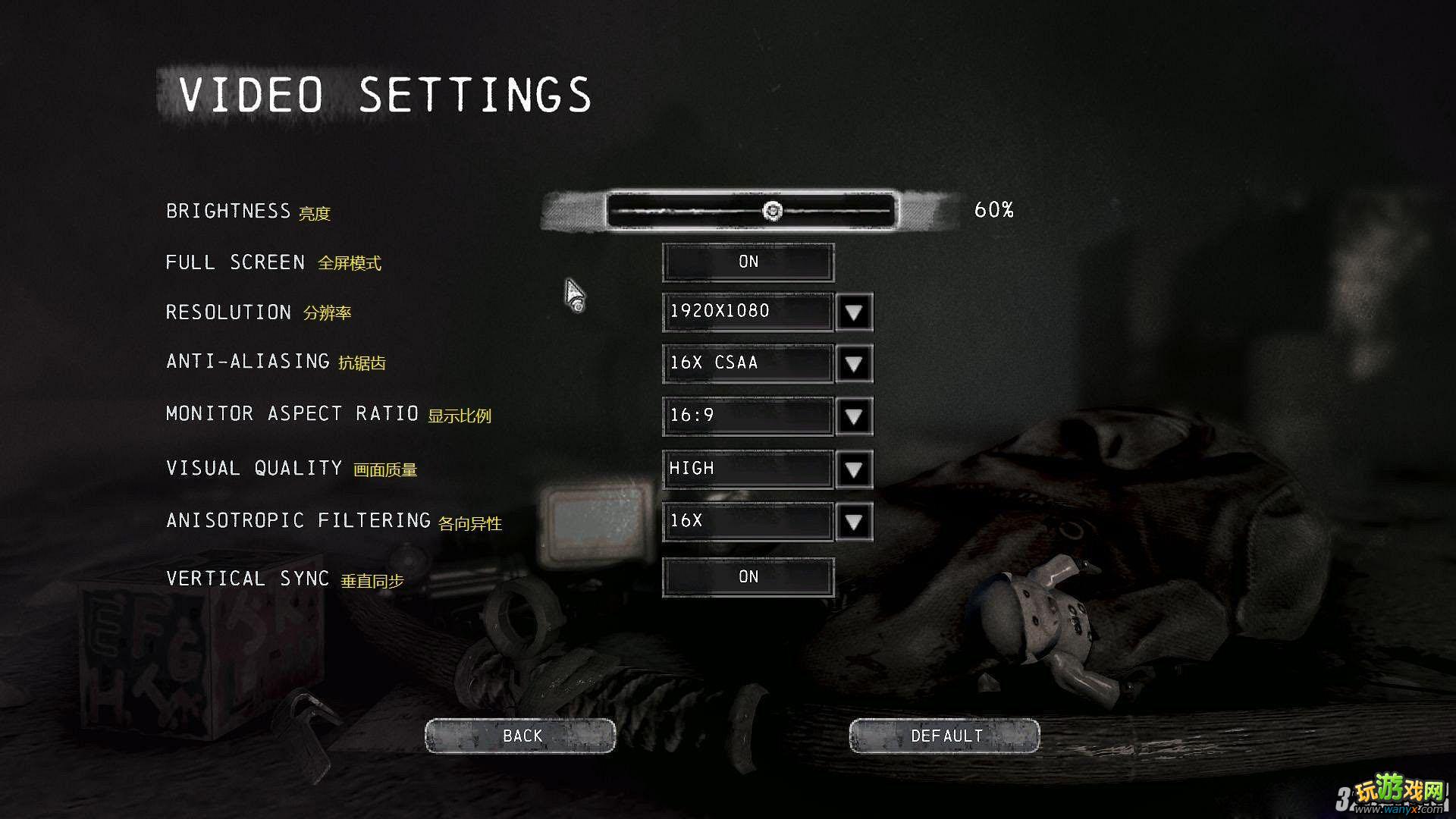This screenshot has height=819, width=1456.
Task: Toggle the Full Screen ON button
Action: tap(748, 262)
